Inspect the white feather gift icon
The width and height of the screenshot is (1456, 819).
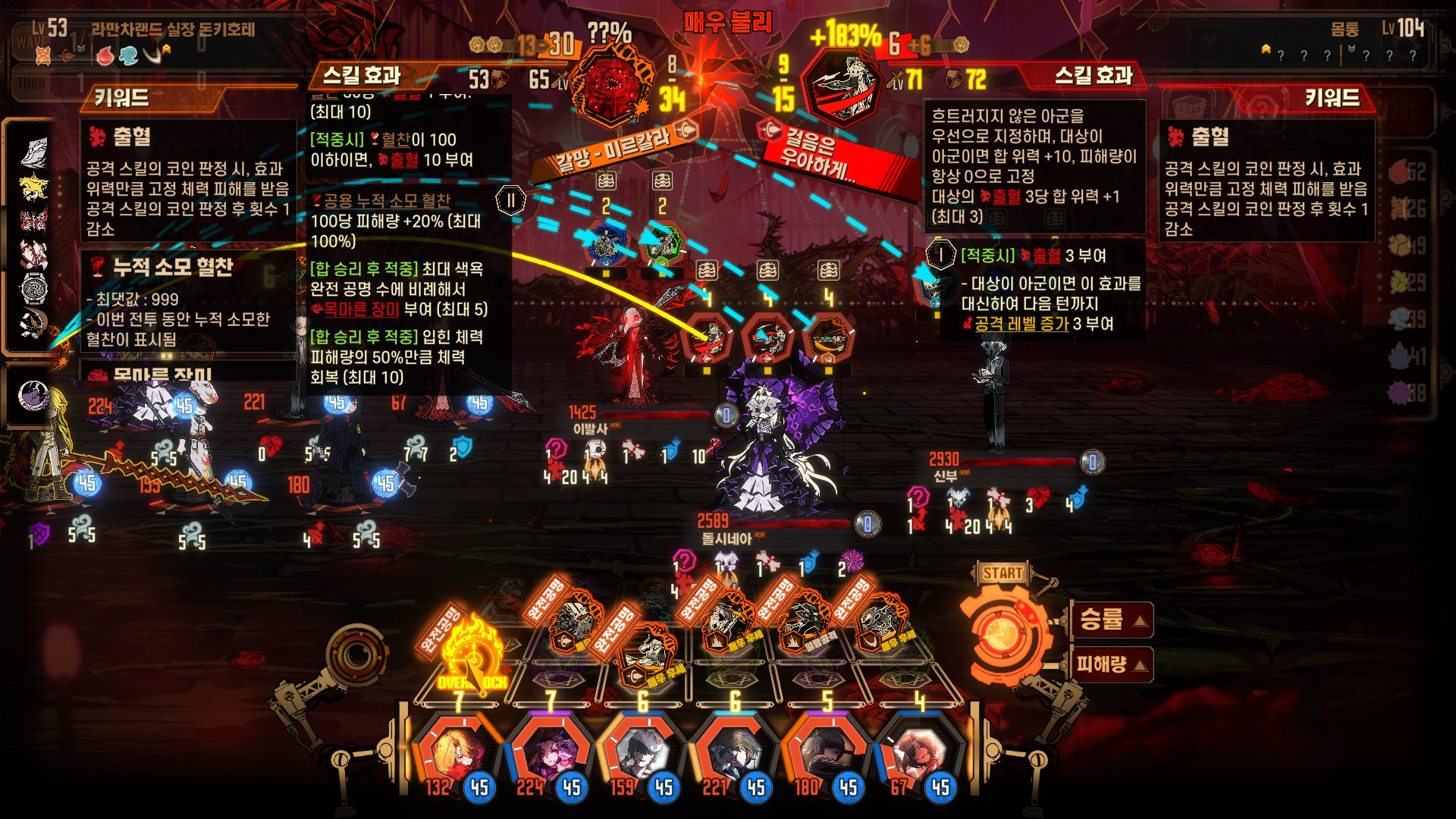pyautogui.click(x=33, y=152)
